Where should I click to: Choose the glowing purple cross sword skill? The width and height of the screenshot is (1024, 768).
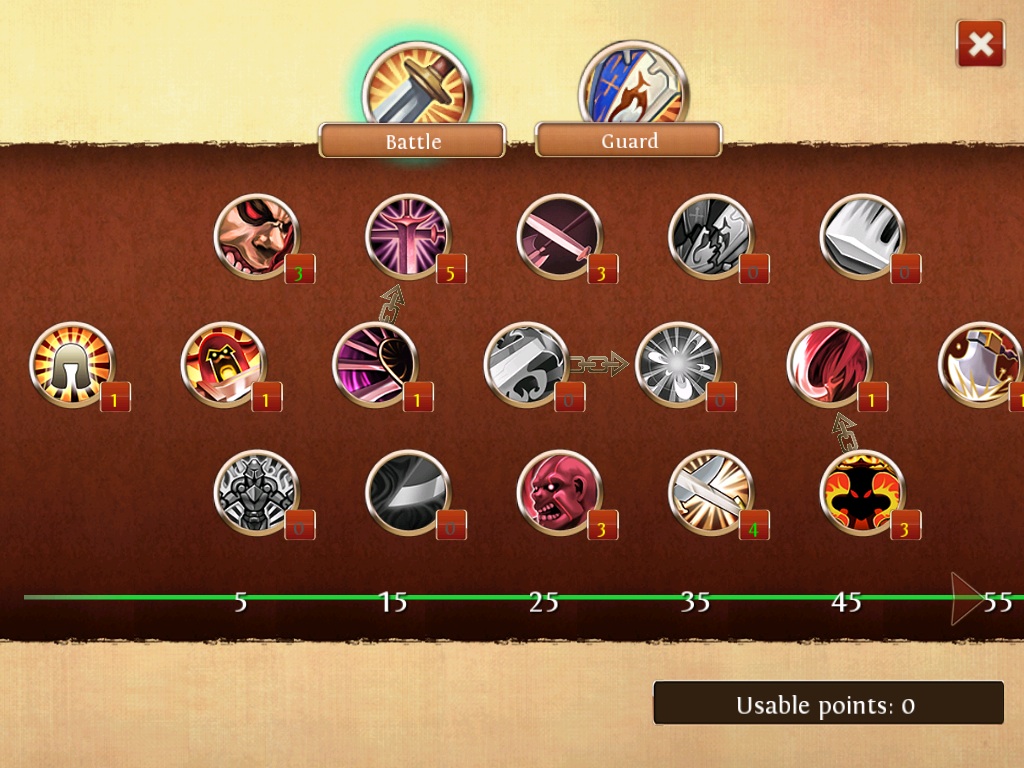408,237
